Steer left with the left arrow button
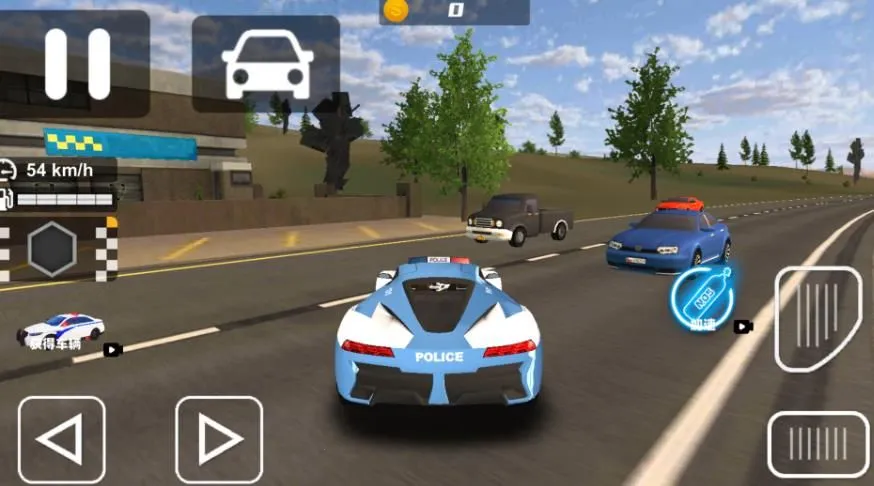 pyautogui.click(x=62, y=440)
